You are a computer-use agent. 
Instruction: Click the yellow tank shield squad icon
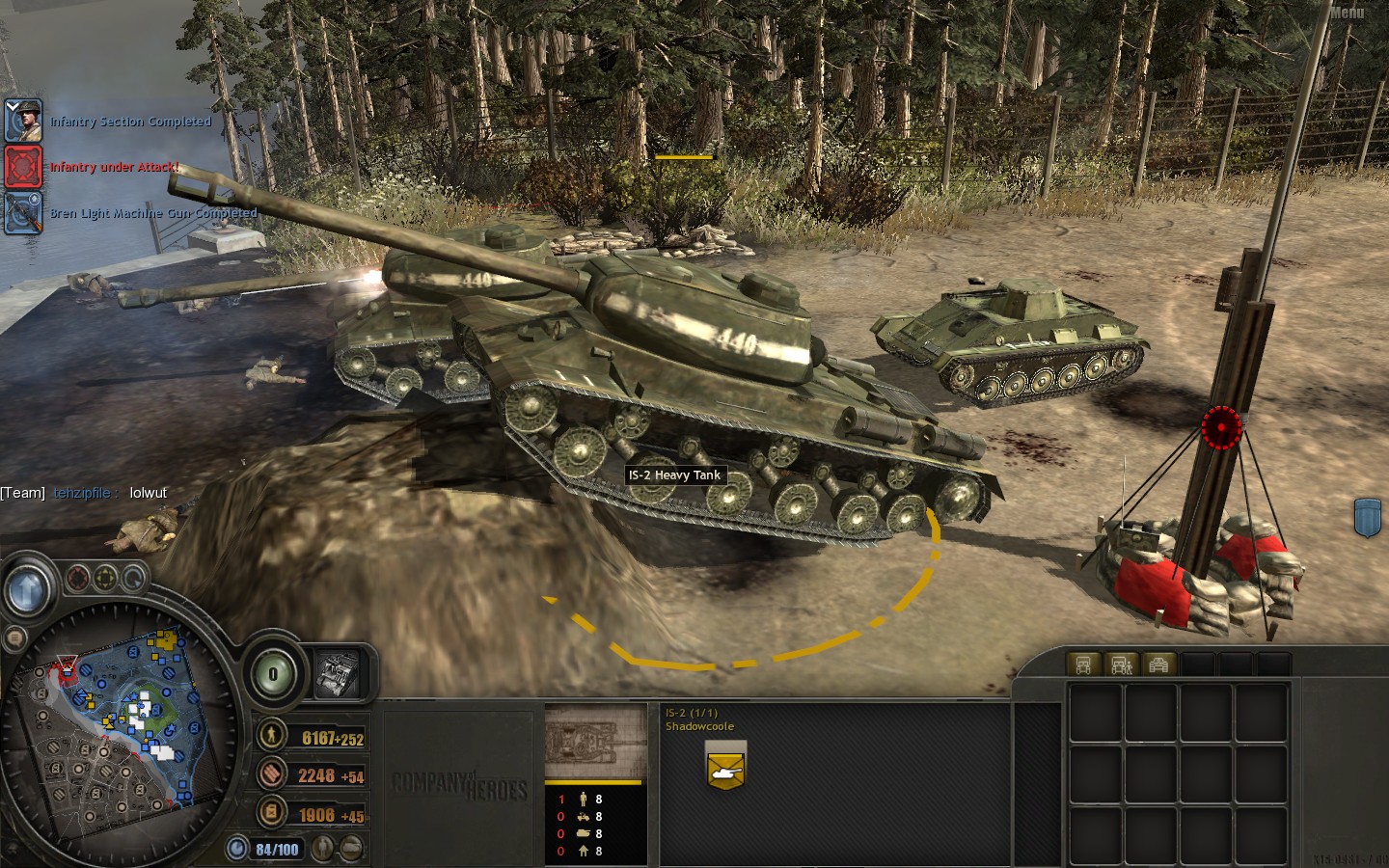coord(725,767)
